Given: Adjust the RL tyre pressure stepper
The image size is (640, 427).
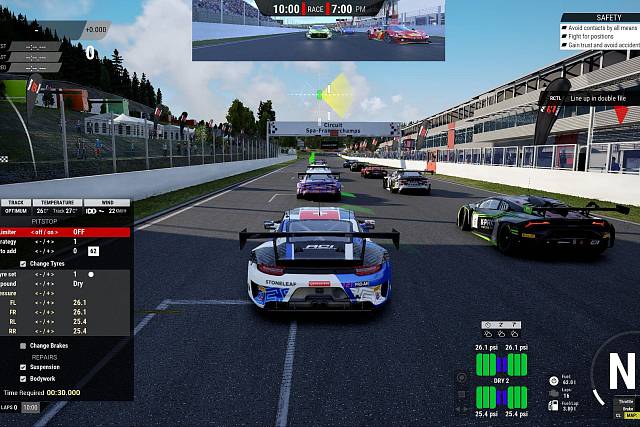Looking at the screenshot, I should click(43, 321).
